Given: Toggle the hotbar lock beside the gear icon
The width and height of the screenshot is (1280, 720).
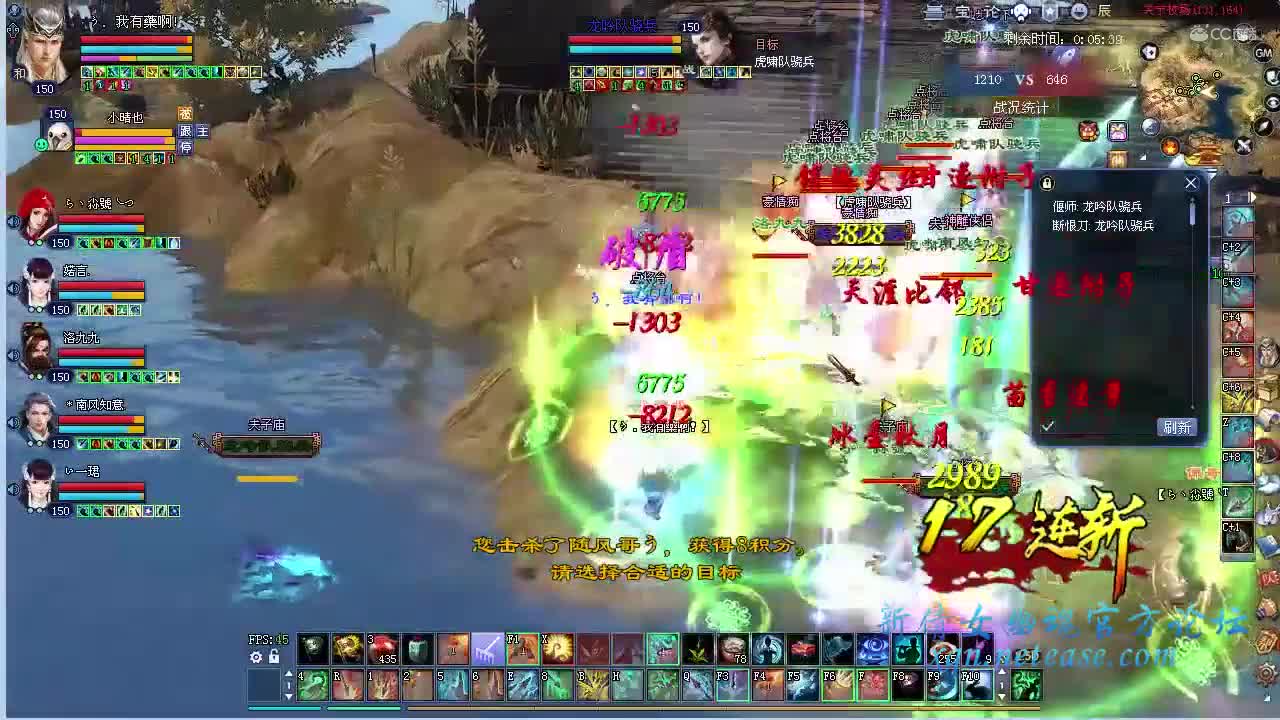Looking at the screenshot, I should [274, 657].
